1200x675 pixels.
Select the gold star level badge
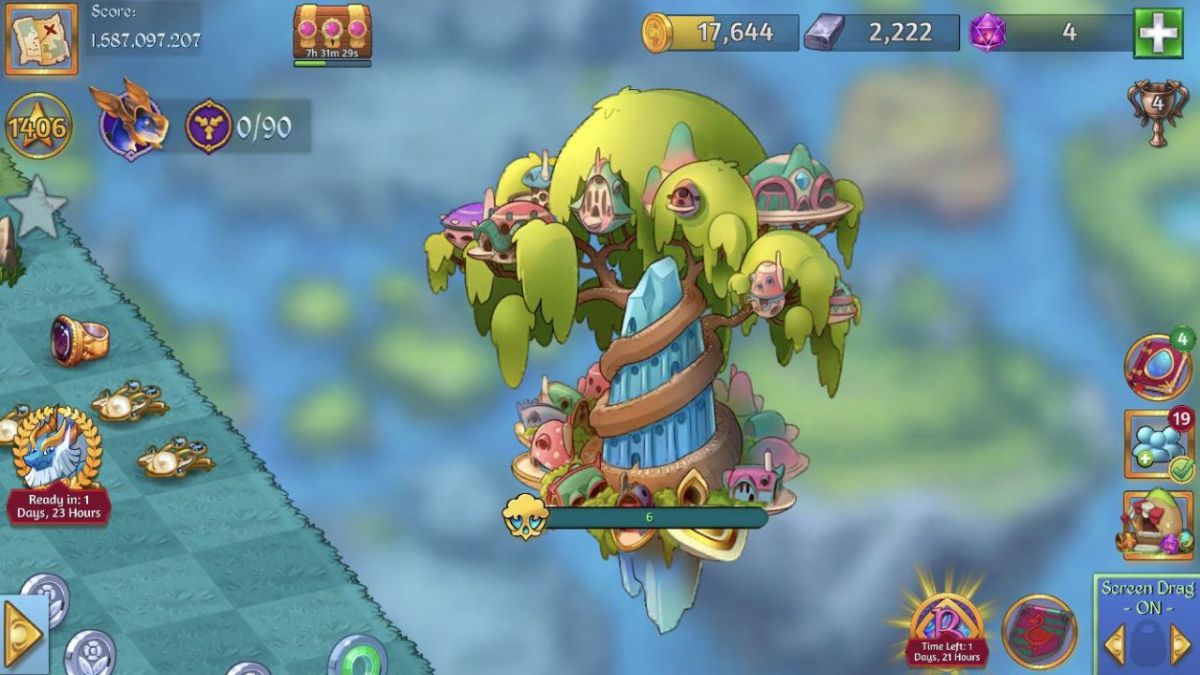(x=38, y=127)
